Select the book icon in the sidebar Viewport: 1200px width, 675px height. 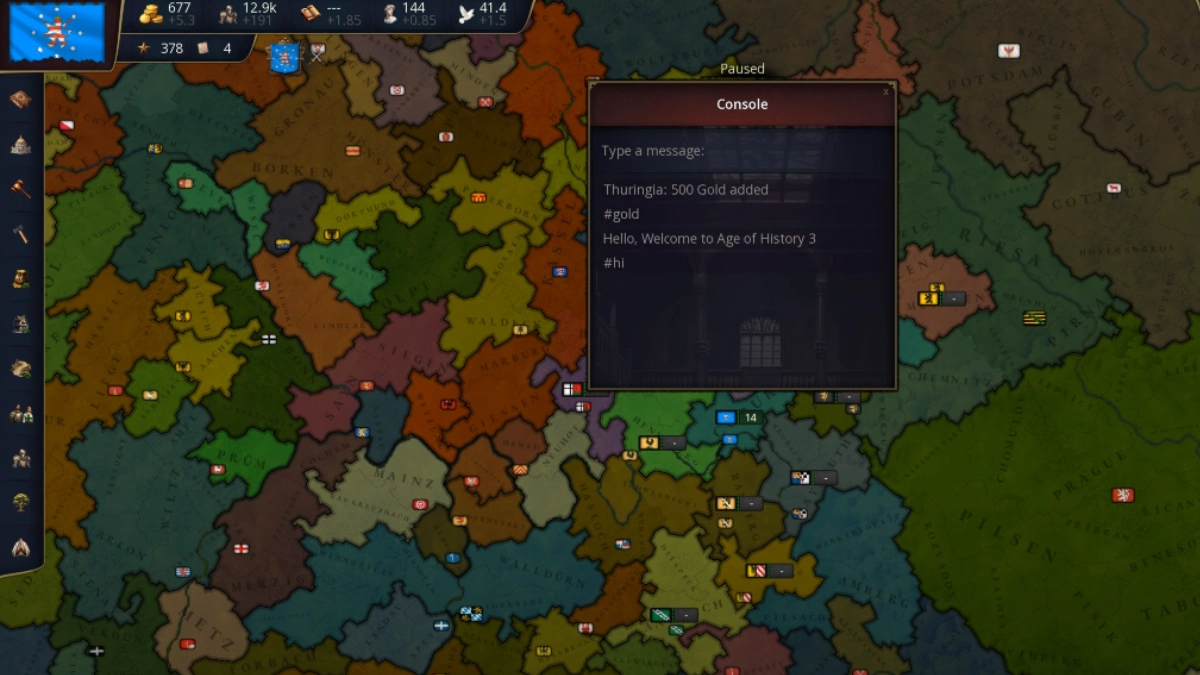click(x=21, y=99)
